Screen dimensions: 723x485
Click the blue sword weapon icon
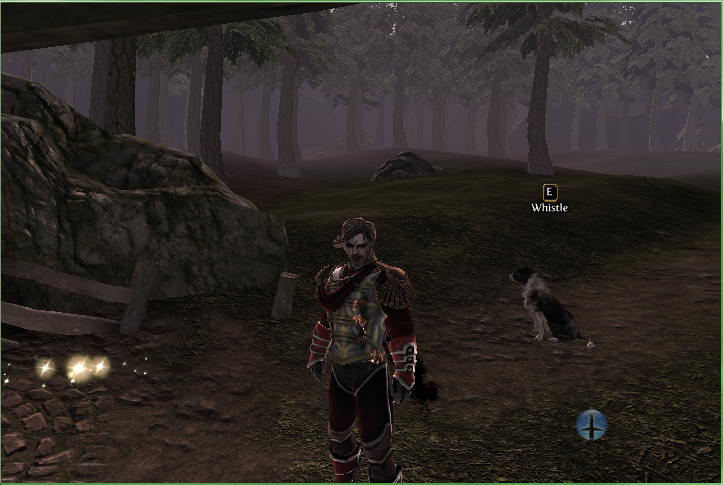tap(592, 425)
